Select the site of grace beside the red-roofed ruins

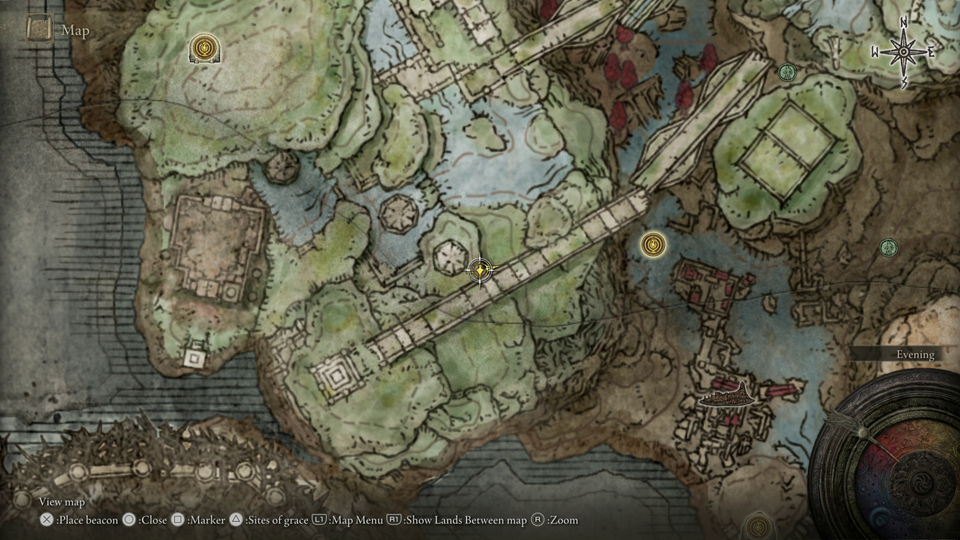click(x=654, y=243)
